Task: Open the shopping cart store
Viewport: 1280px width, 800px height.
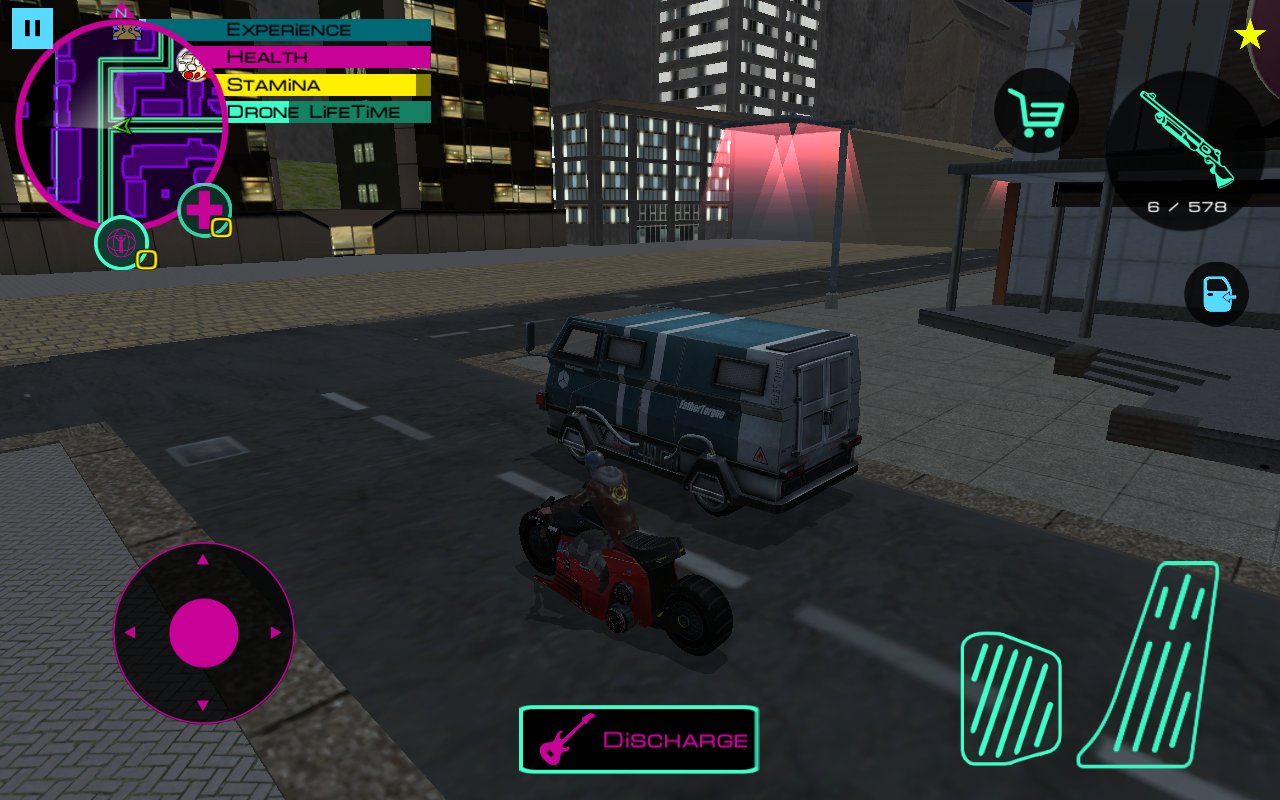Action: [1036, 111]
